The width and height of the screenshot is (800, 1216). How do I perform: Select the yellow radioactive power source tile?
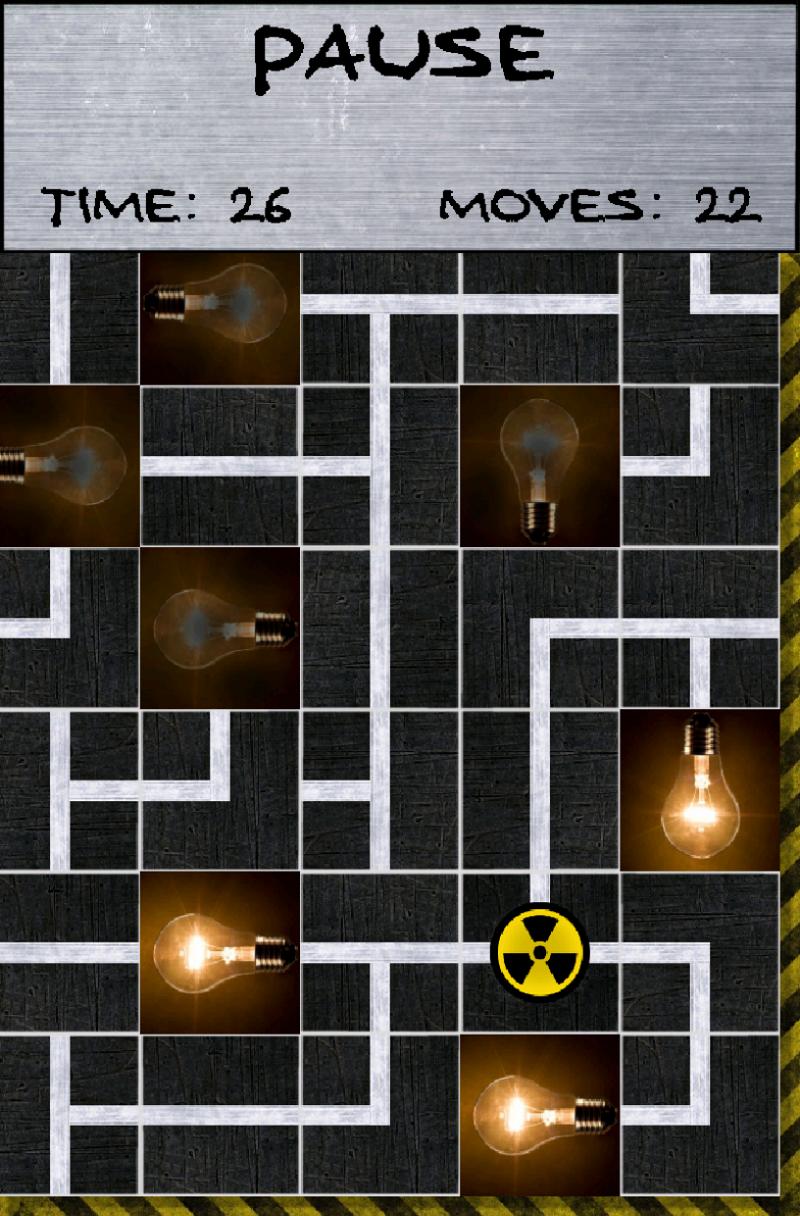[540, 952]
